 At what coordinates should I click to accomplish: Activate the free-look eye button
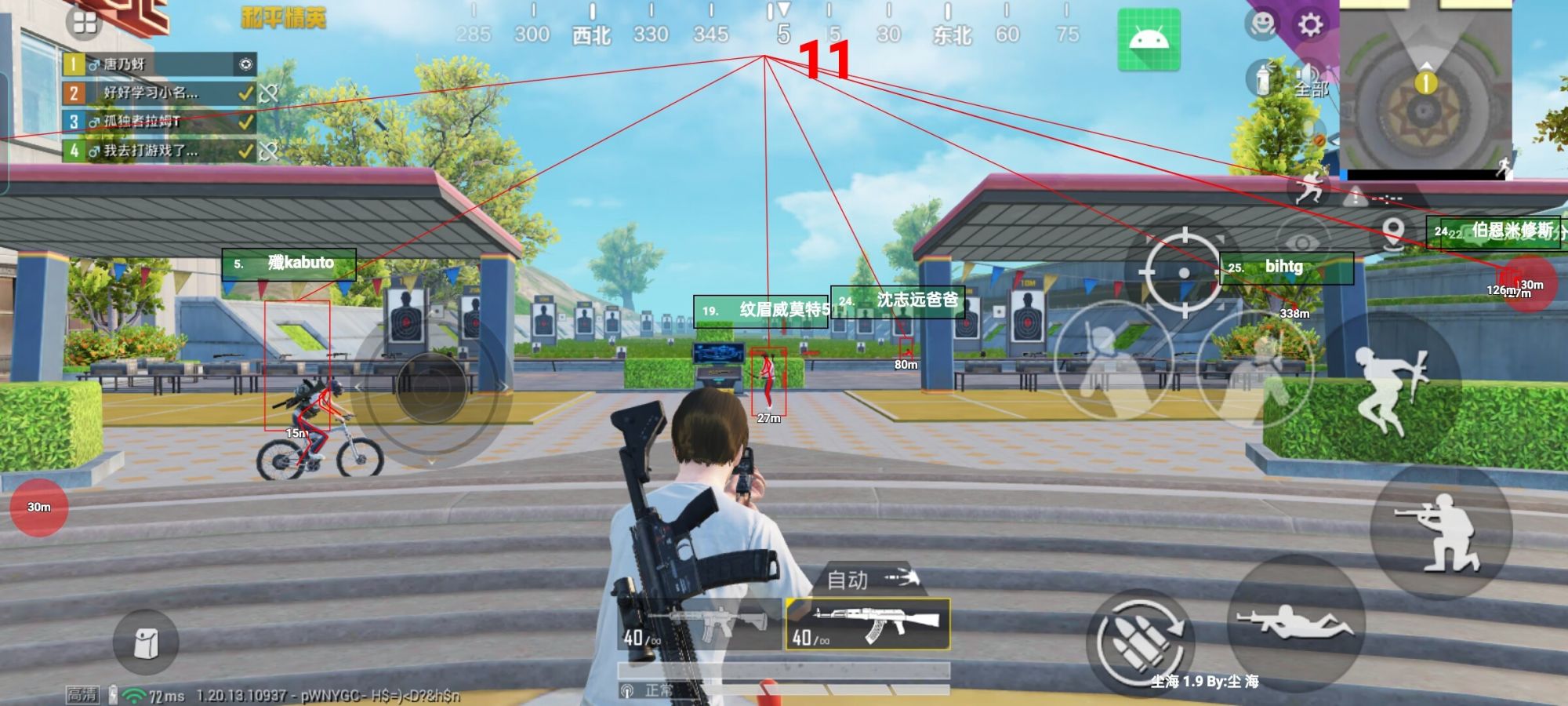pyautogui.click(x=1302, y=242)
